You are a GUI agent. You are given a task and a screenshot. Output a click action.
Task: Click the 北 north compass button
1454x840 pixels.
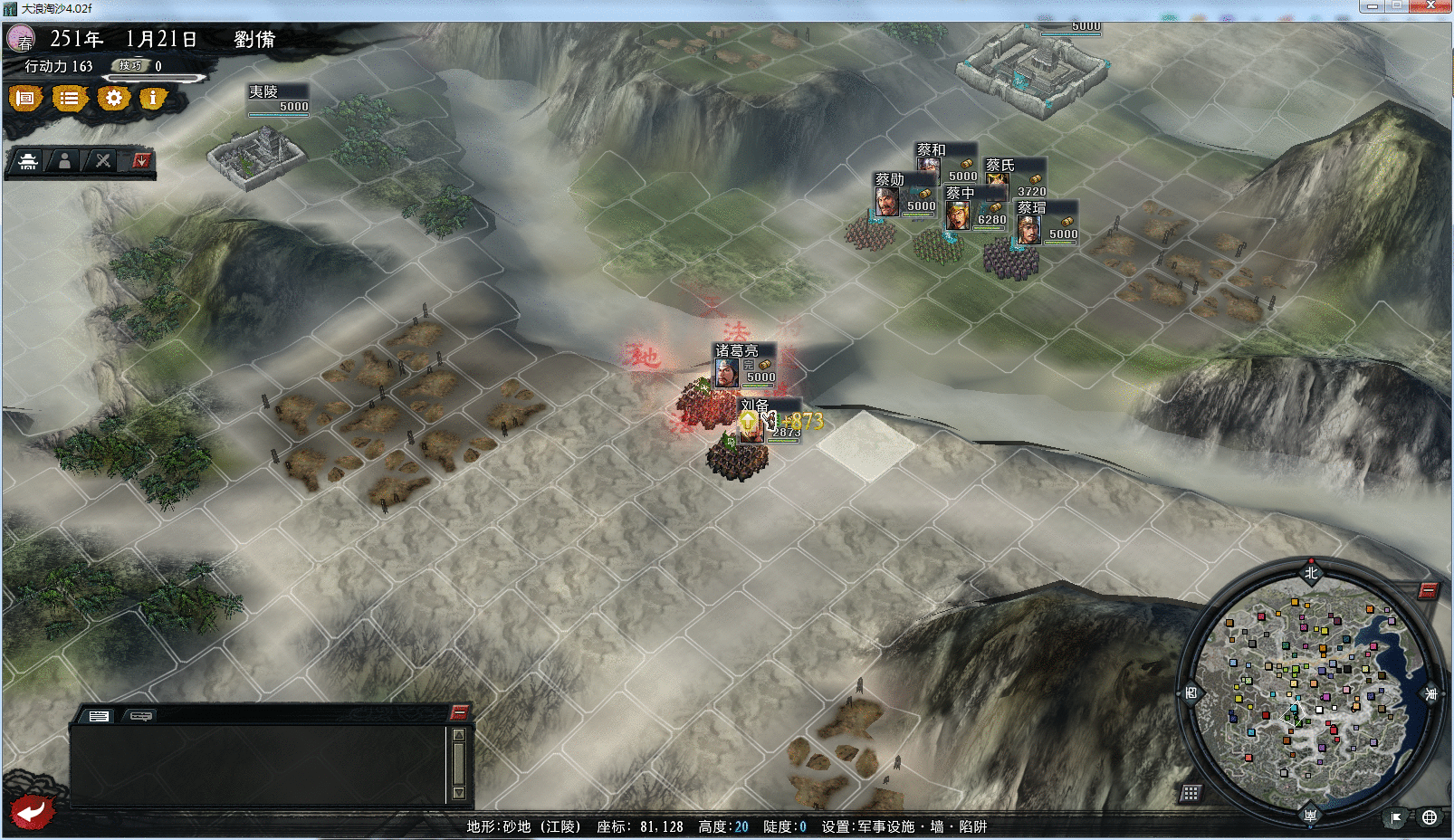1311,572
